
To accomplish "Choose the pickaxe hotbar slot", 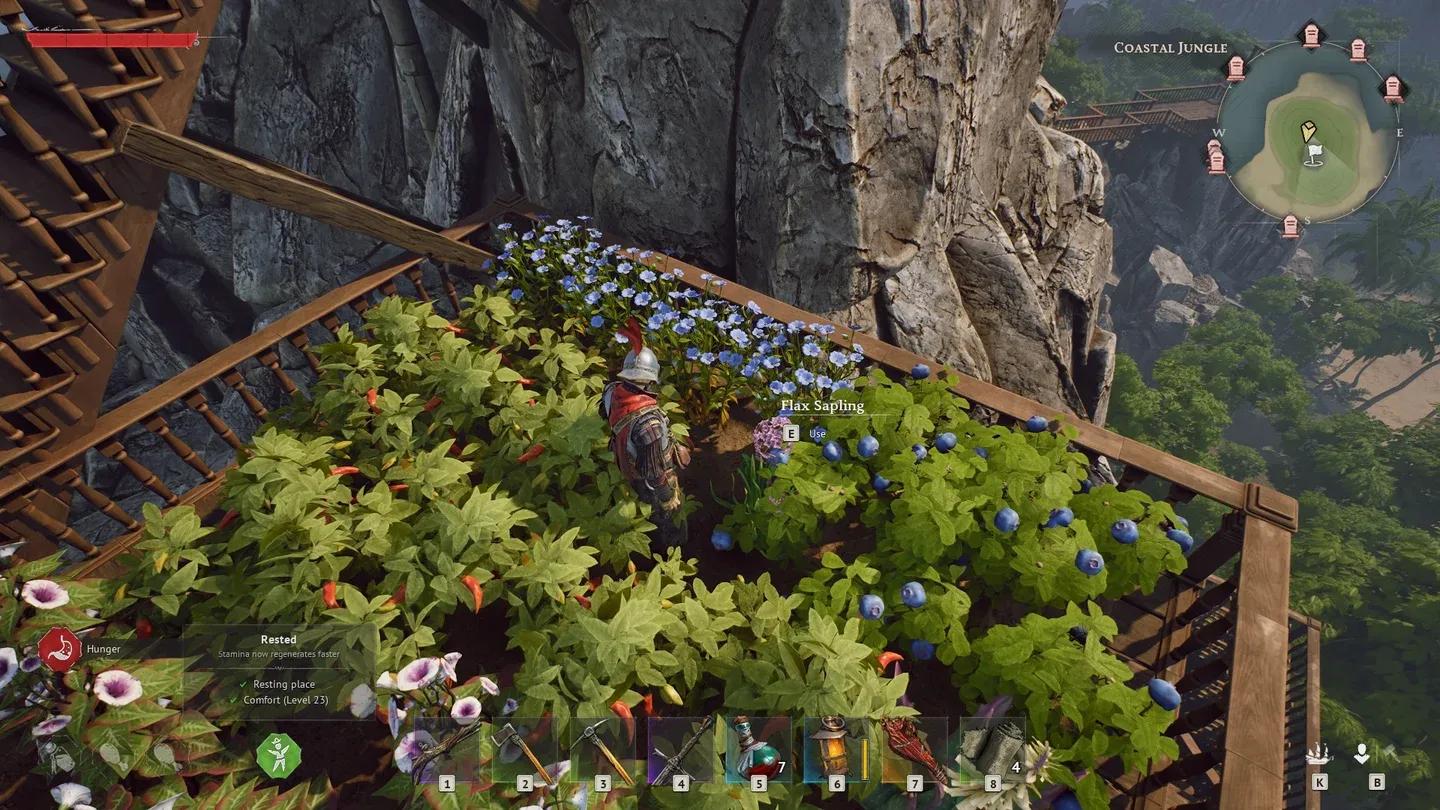I will [x=603, y=750].
